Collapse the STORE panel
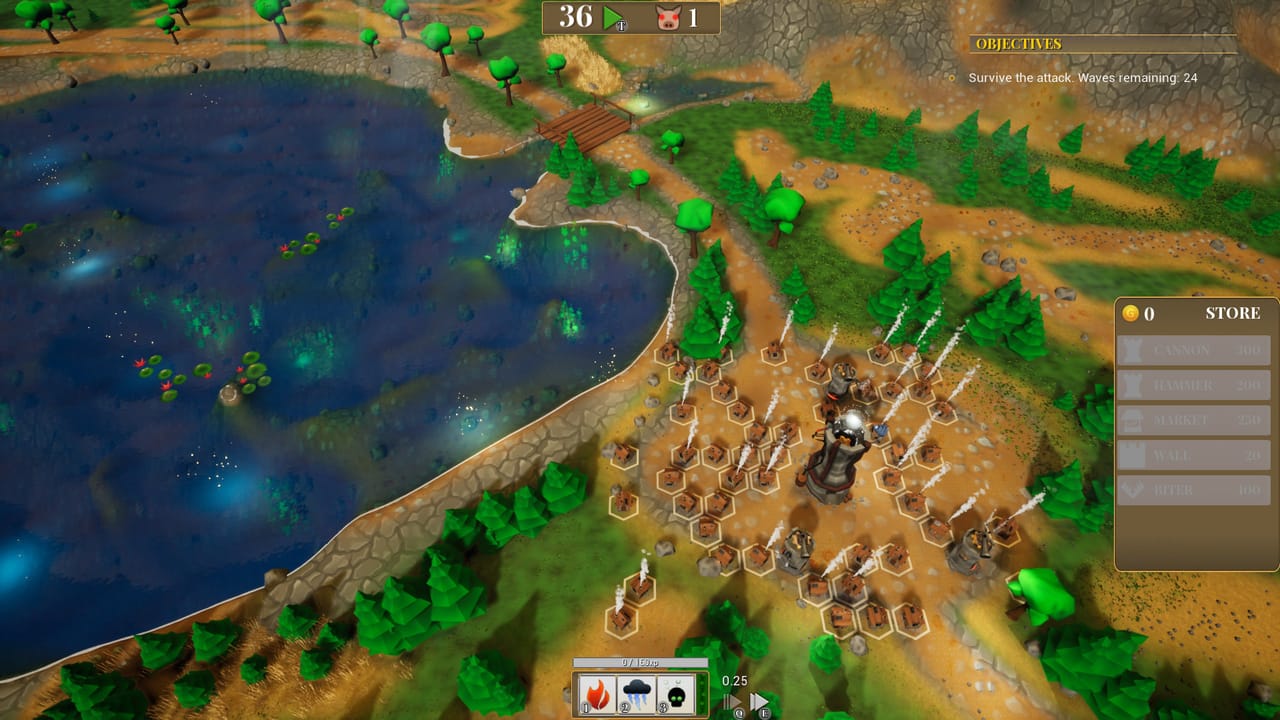This screenshot has width=1280, height=720. (x=1232, y=313)
